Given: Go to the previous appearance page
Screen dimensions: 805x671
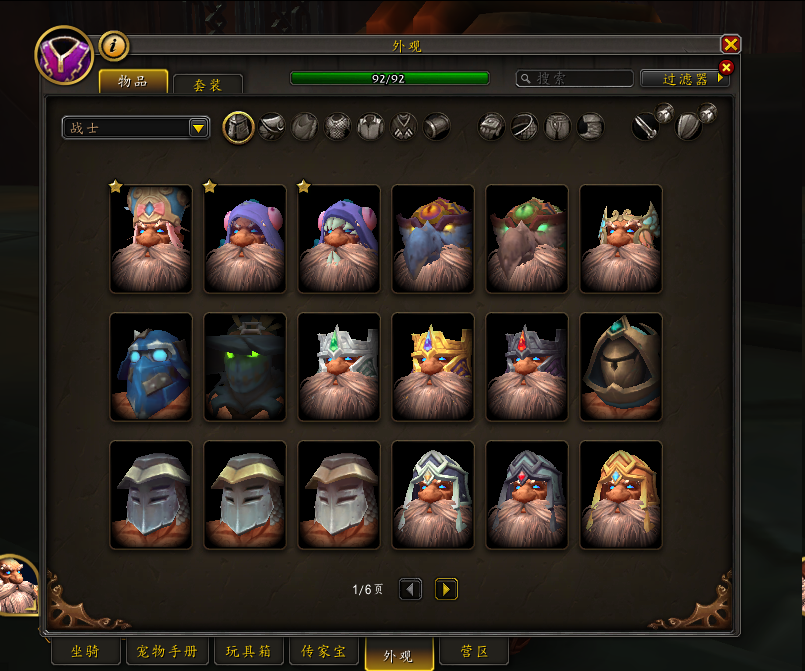Looking at the screenshot, I should click(x=411, y=590).
